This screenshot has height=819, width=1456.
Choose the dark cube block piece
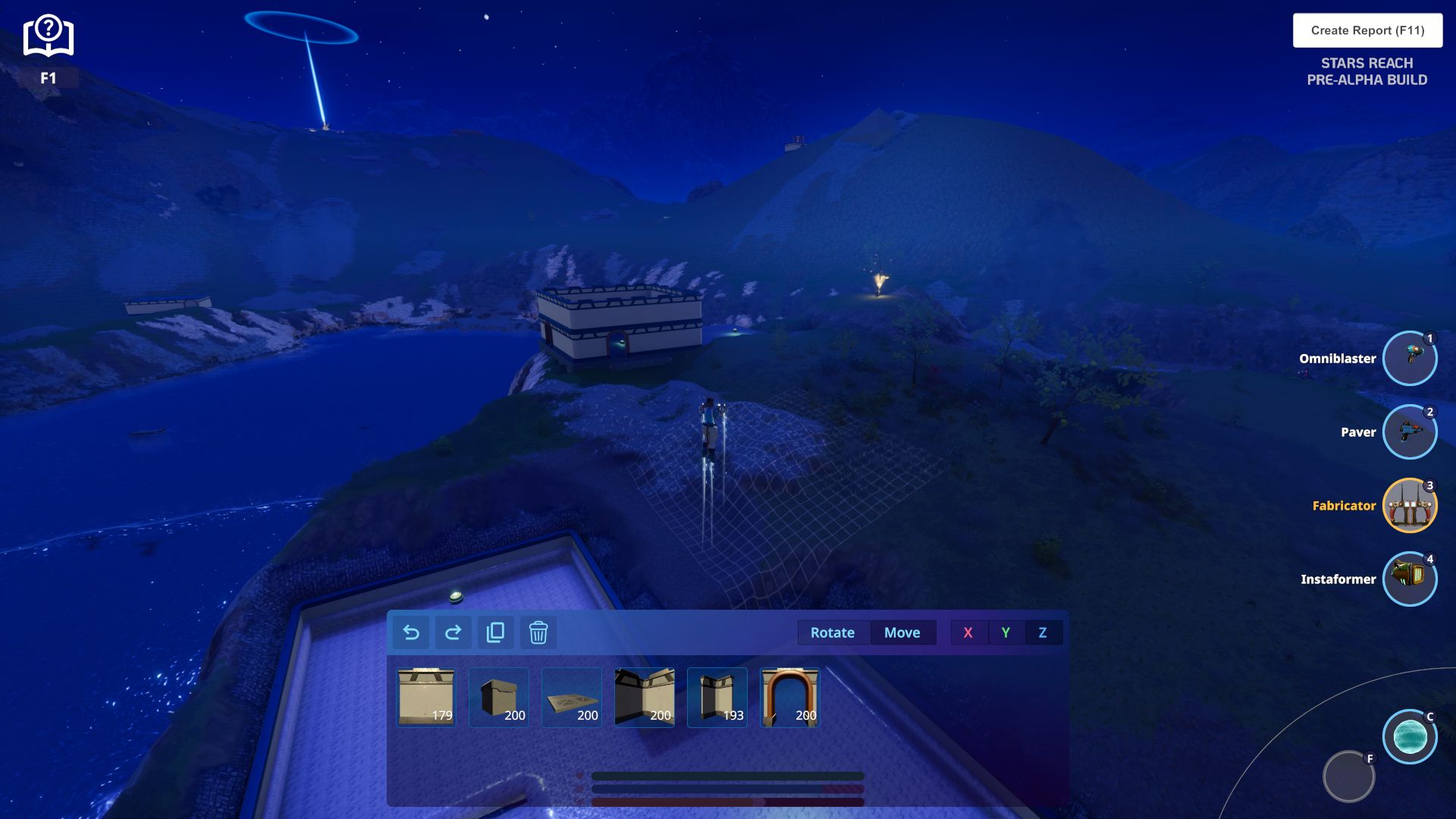pyautogui.click(x=498, y=697)
